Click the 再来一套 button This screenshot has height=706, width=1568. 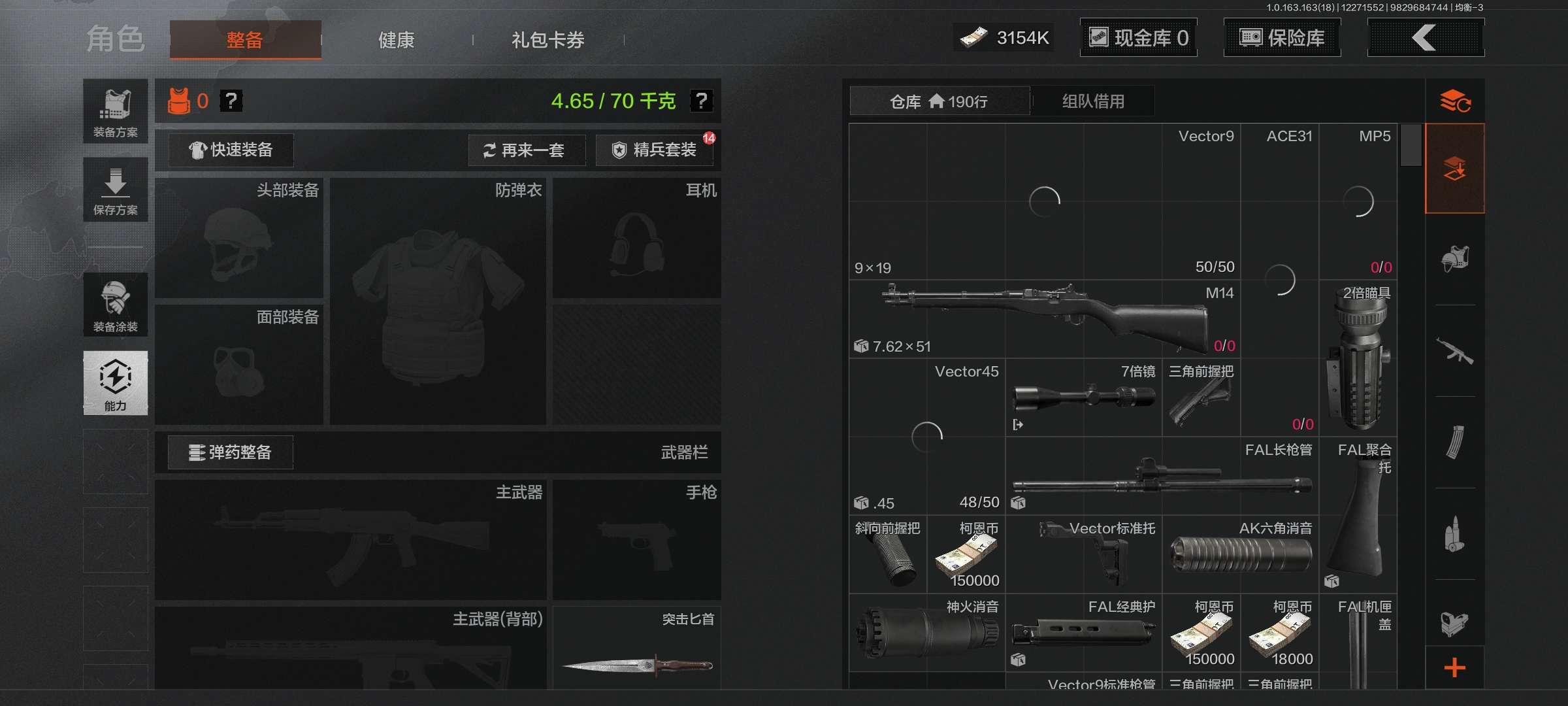527,150
